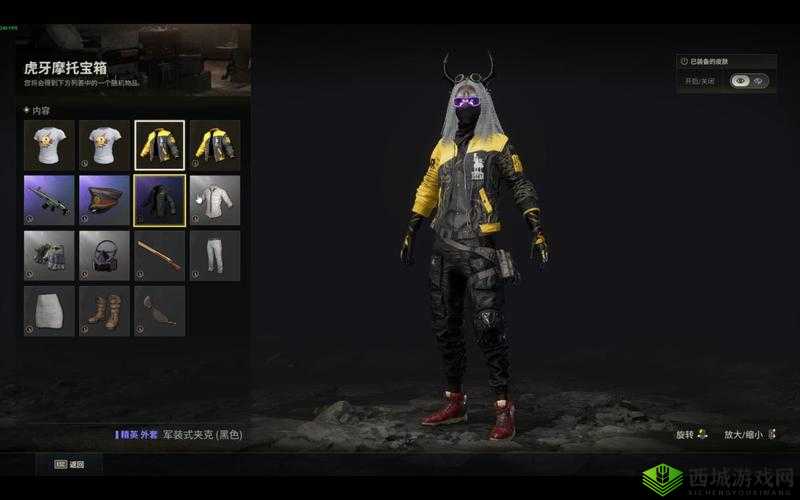Toggle the equipped skins visibility switch
The height and width of the screenshot is (500, 800).
749,81
